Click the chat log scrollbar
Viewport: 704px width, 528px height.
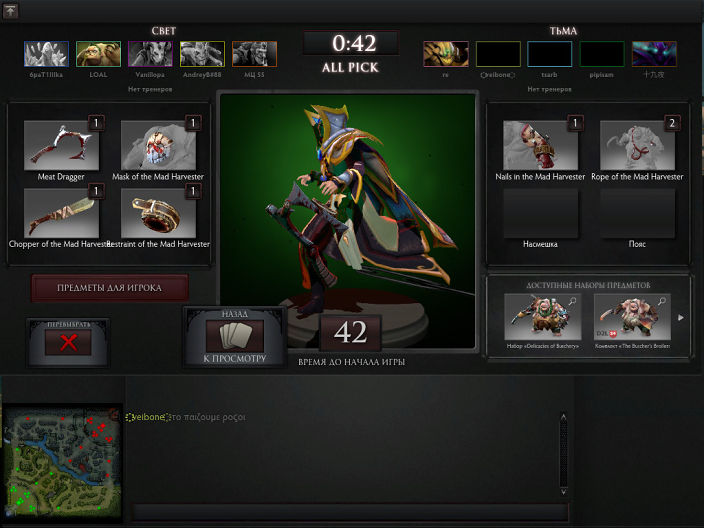point(564,455)
